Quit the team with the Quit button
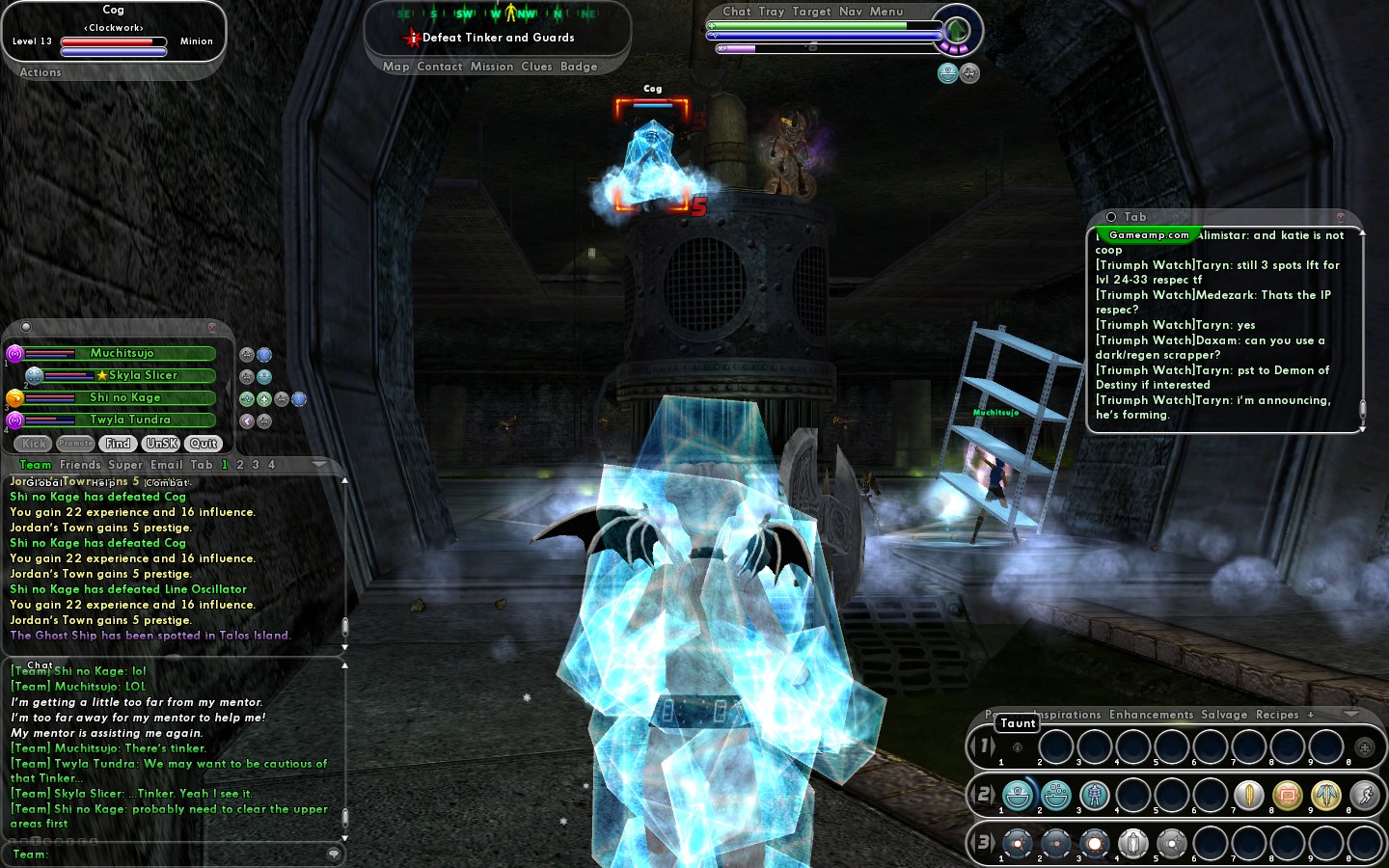The image size is (1389, 868). coord(204,444)
